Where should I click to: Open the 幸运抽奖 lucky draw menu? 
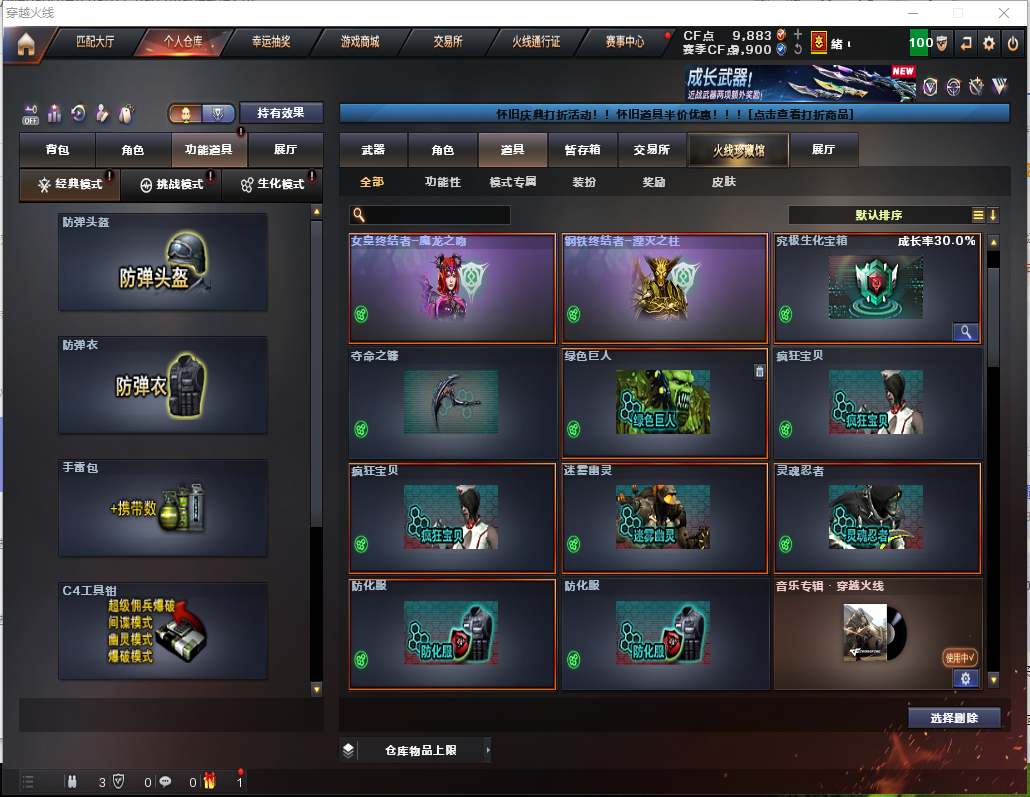click(x=271, y=42)
